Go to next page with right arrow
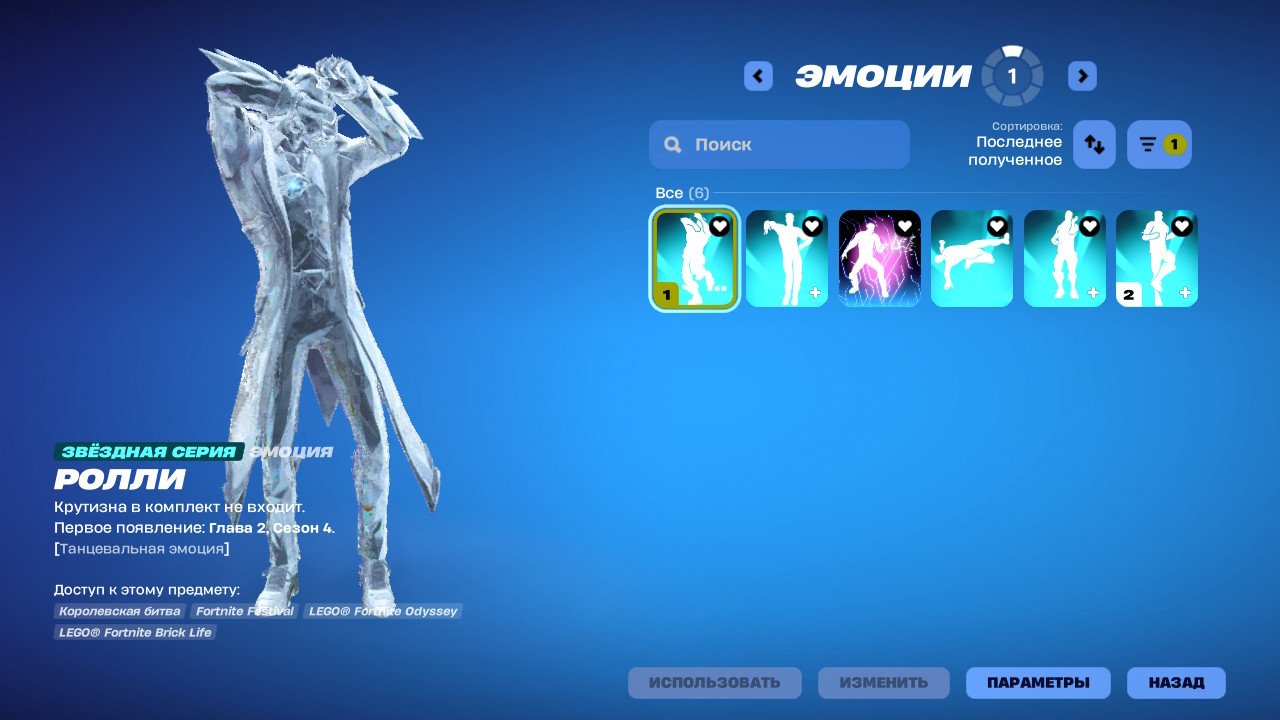The width and height of the screenshot is (1280, 720). pos(1082,75)
